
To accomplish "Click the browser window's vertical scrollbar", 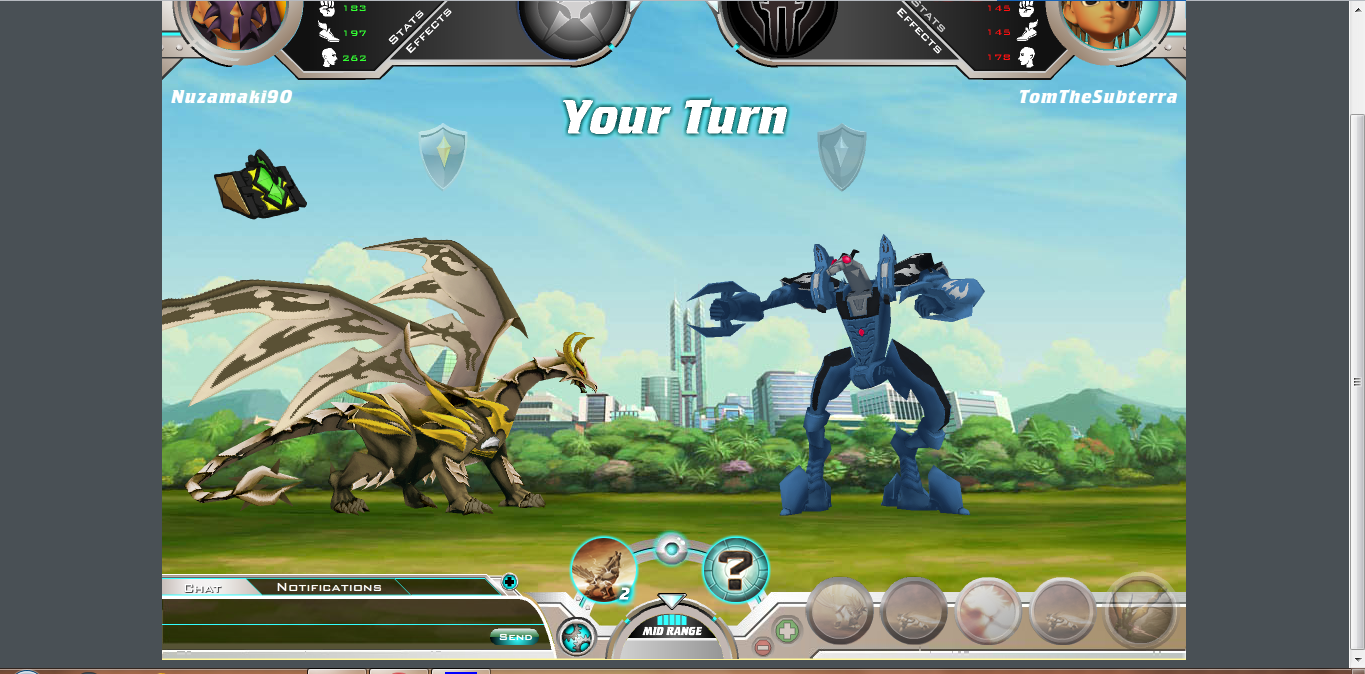I will click(1357, 380).
